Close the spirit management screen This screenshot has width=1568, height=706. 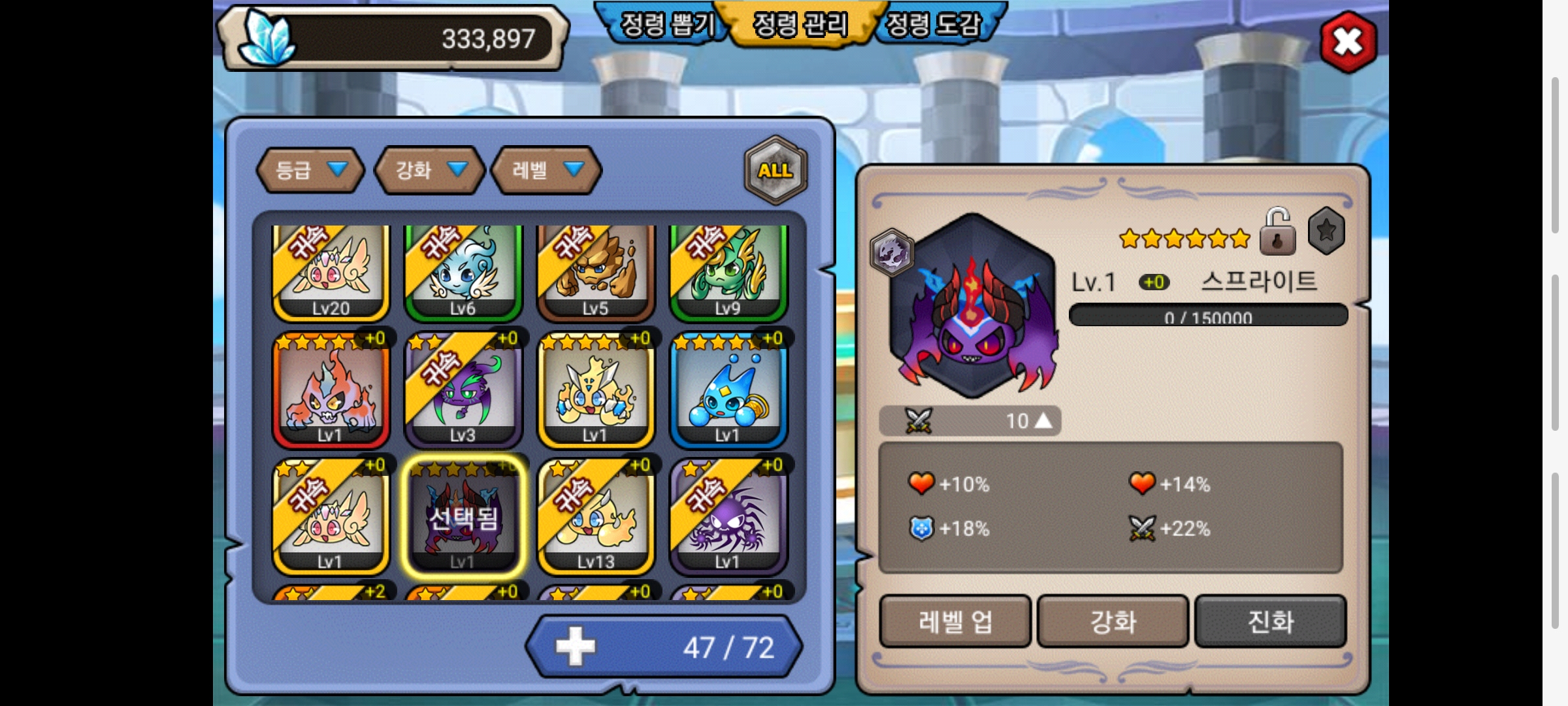tap(1348, 42)
